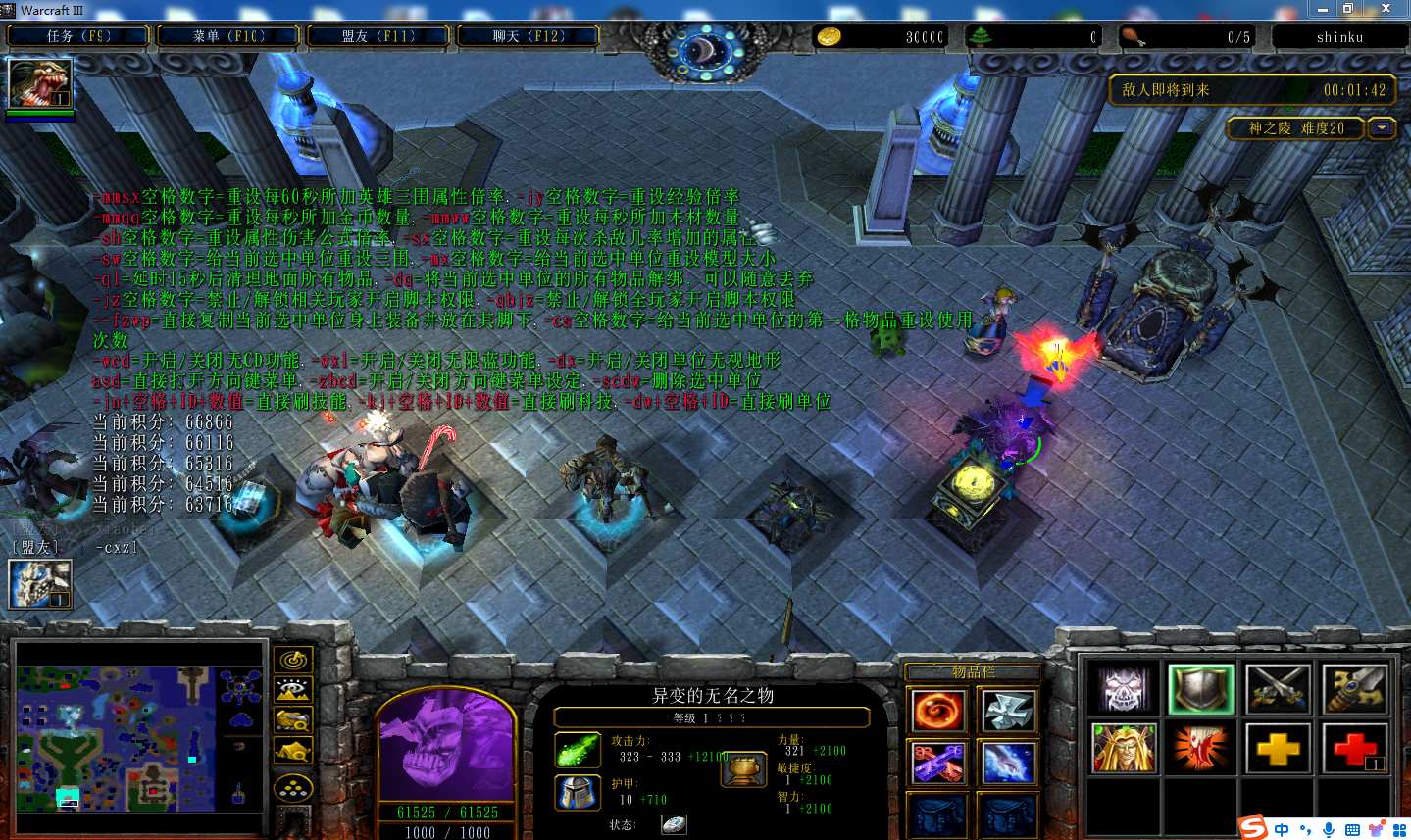
Task: Use the fiery orange swirl inventory item
Action: pyautogui.click(x=937, y=711)
